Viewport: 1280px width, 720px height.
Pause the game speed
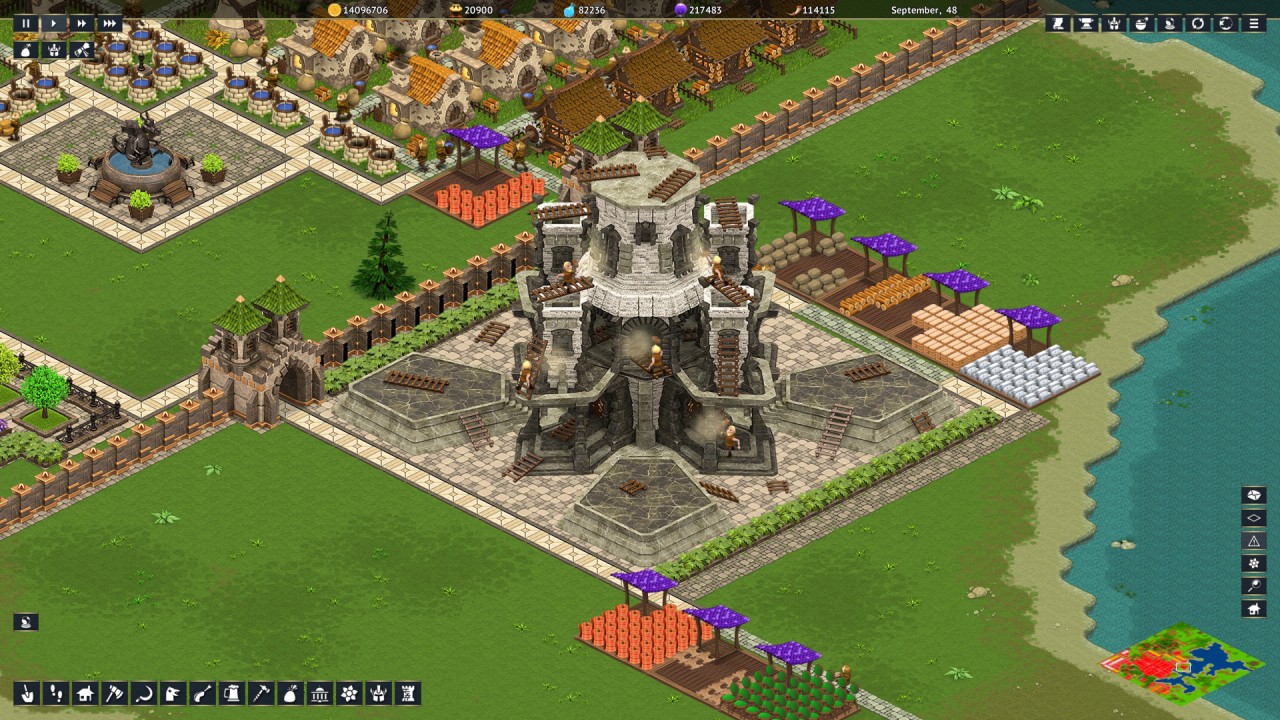coord(25,23)
